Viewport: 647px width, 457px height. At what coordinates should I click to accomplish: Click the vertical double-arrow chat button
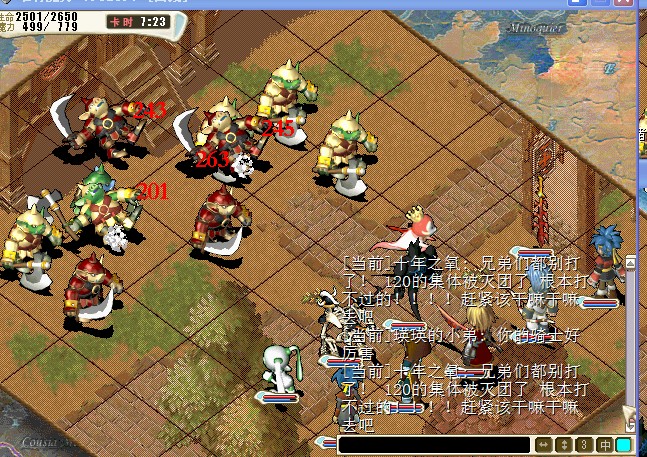pos(565,445)
